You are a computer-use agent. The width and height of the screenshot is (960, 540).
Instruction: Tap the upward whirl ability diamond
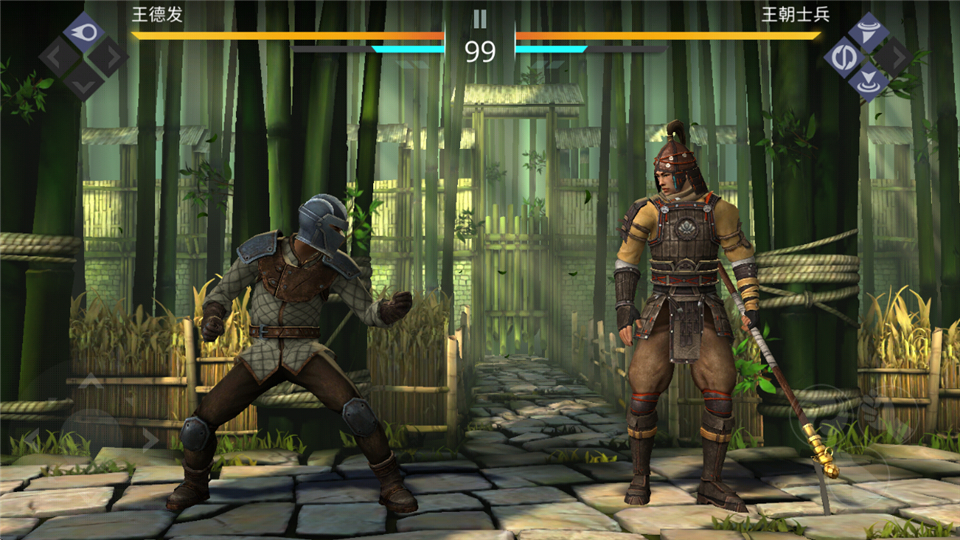[868, 31]
